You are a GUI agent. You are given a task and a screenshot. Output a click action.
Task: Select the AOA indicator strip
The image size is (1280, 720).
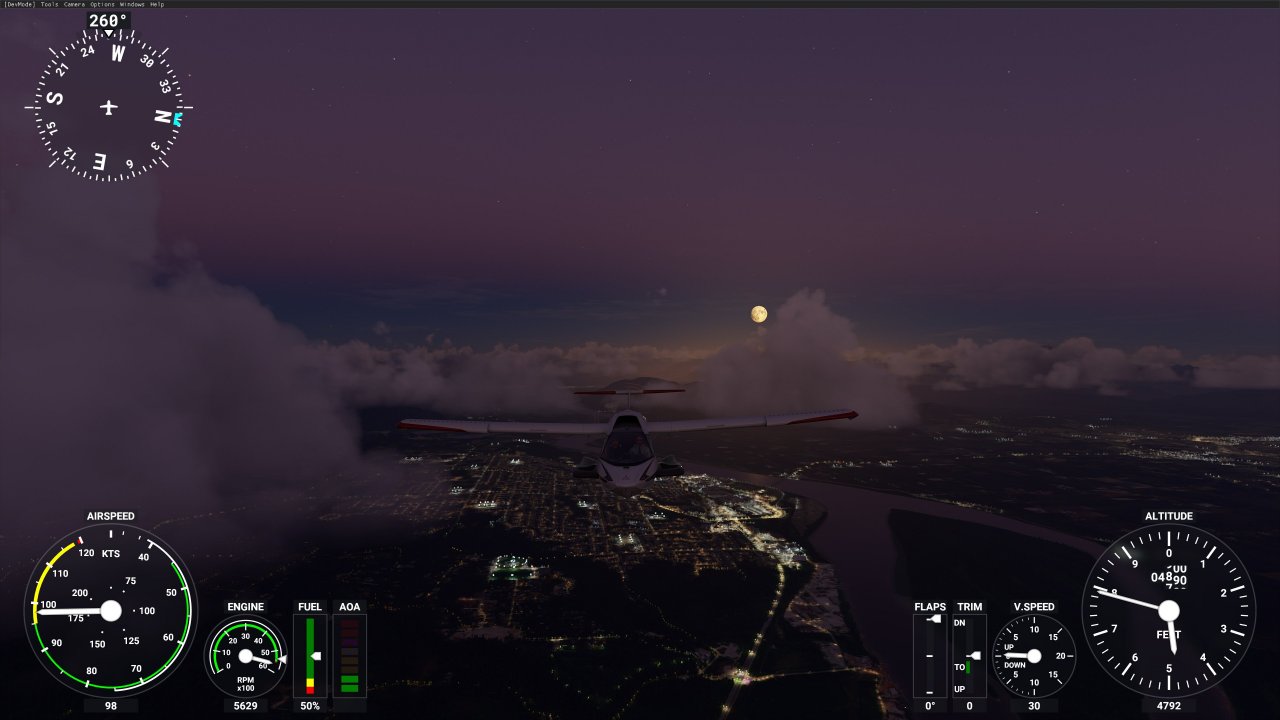(x=349, y=657)
